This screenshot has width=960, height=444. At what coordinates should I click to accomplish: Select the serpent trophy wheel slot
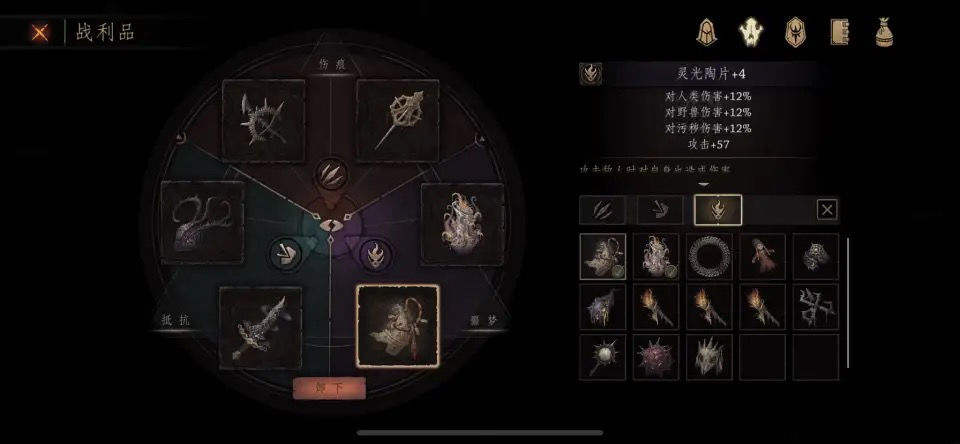point(203,222)
